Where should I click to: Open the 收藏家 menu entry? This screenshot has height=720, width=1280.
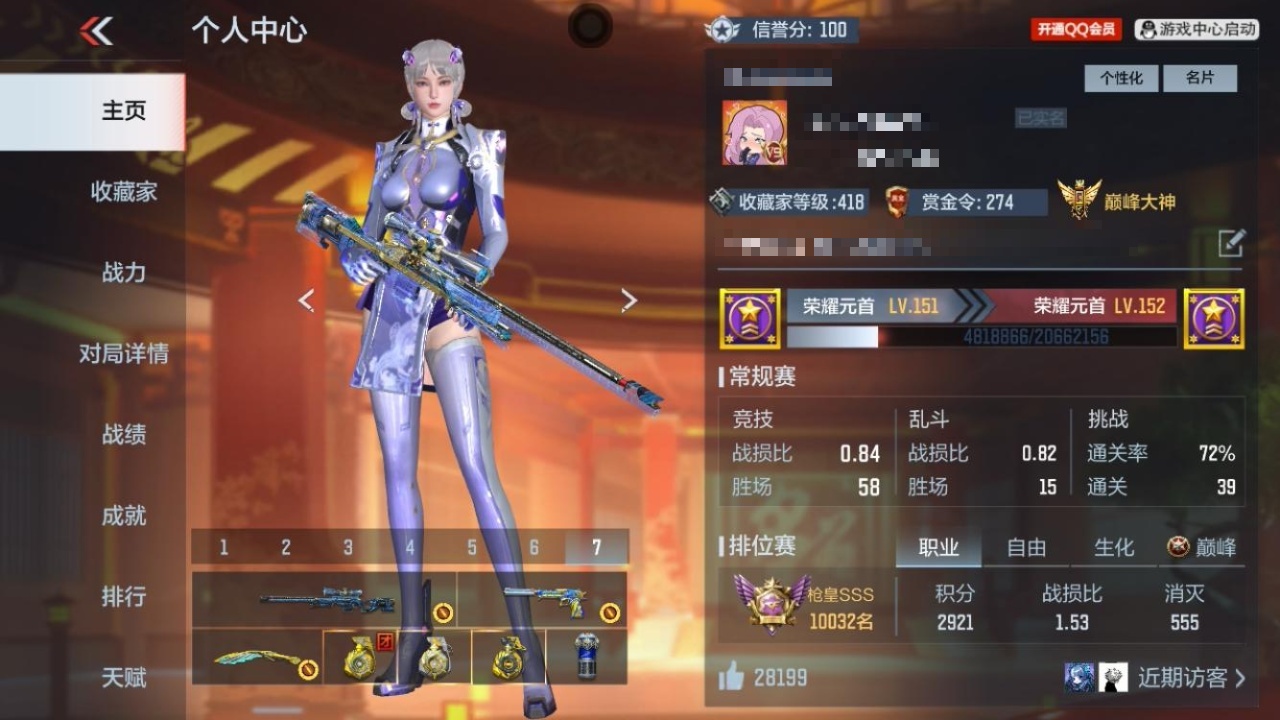(x=124, y=191)
